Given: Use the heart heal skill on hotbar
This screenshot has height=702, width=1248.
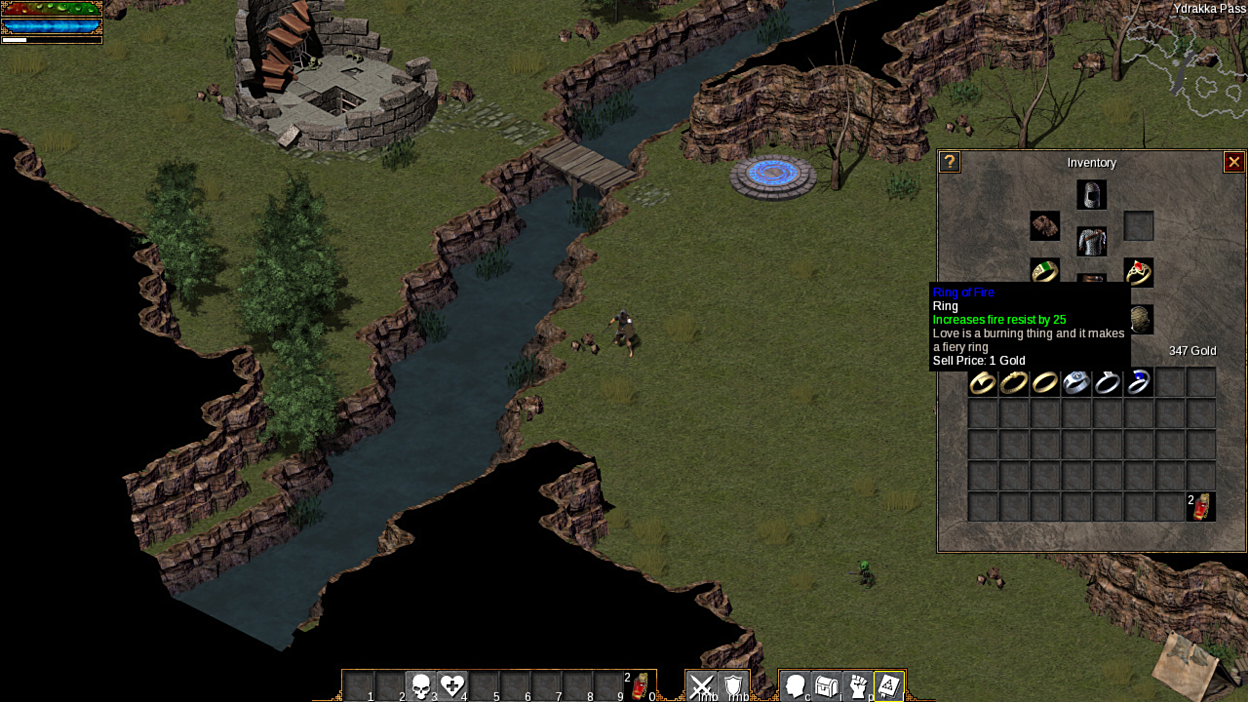Looking at the screenshot, I should point(452,686).
